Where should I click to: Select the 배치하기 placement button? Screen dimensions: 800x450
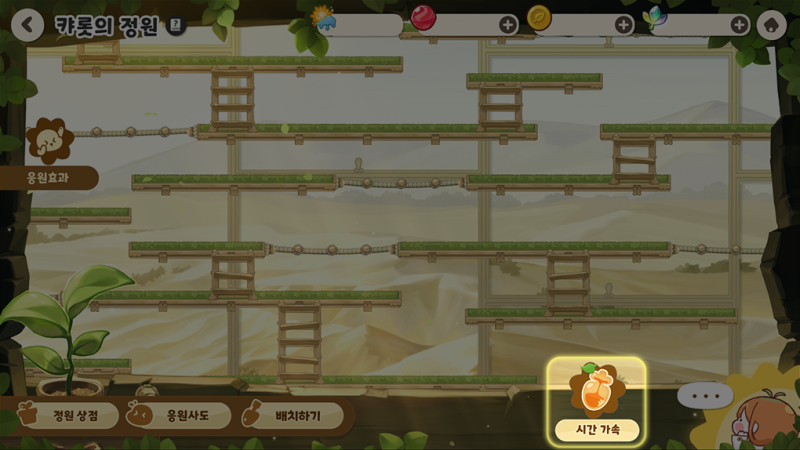pos(294,415)
